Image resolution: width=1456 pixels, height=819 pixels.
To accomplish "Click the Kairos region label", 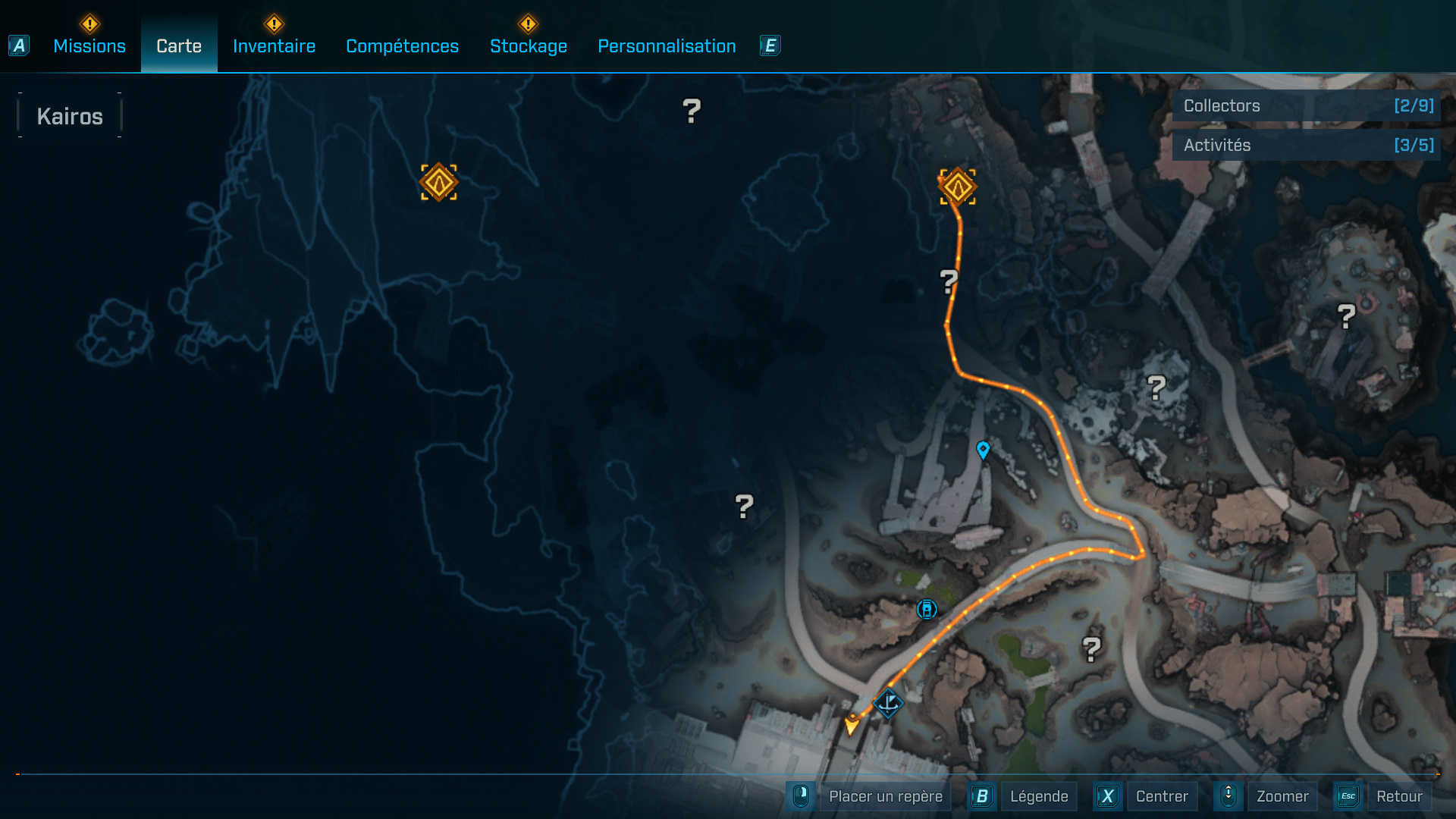I will click(70, 116).
